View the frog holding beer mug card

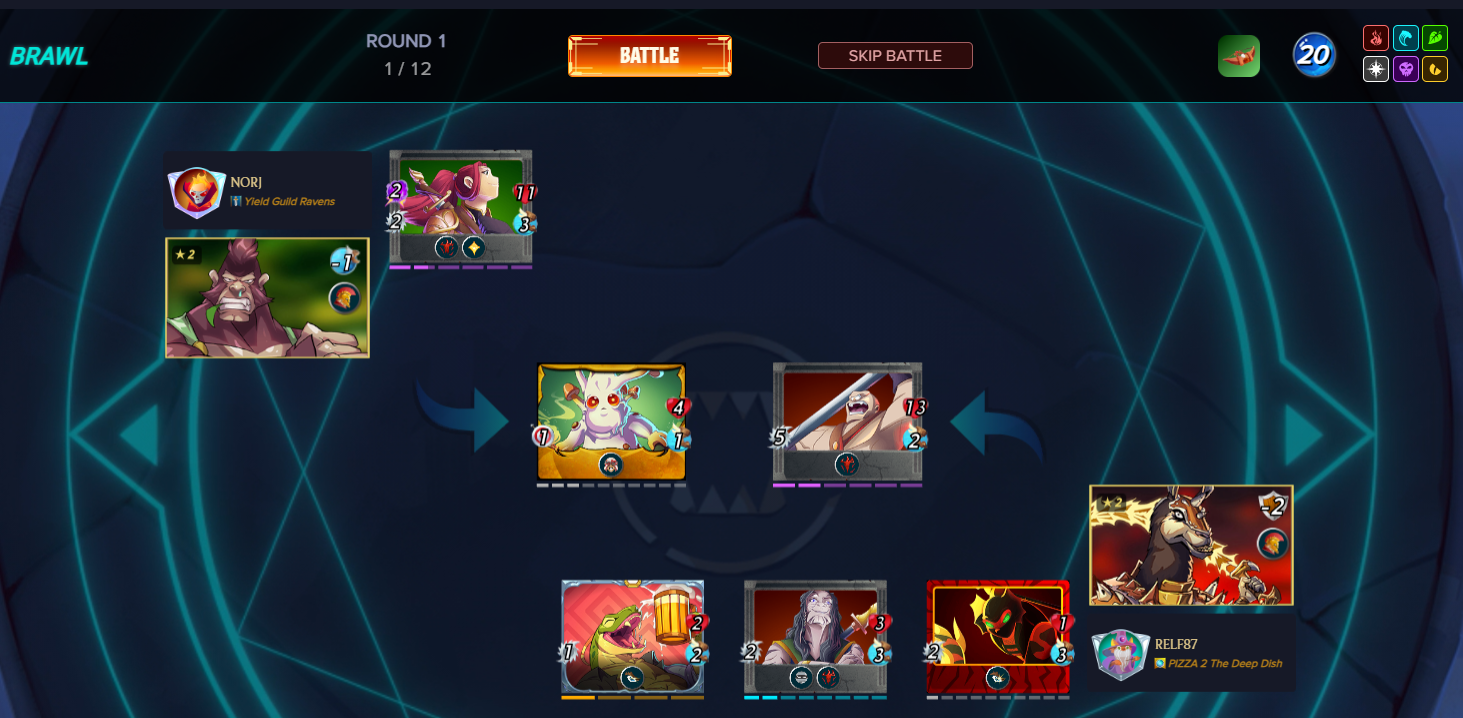tap(632, 636)
